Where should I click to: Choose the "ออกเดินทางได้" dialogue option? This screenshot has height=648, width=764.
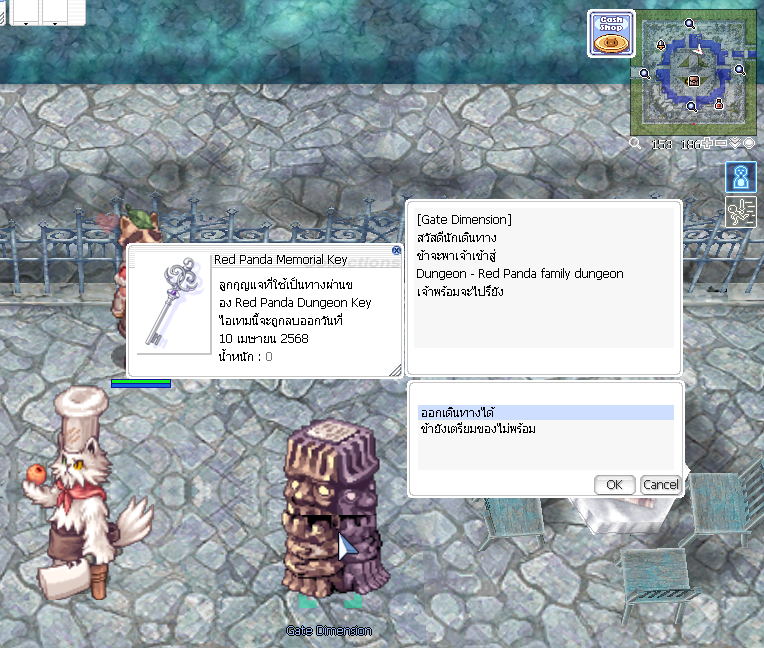[x=546, y=412]
